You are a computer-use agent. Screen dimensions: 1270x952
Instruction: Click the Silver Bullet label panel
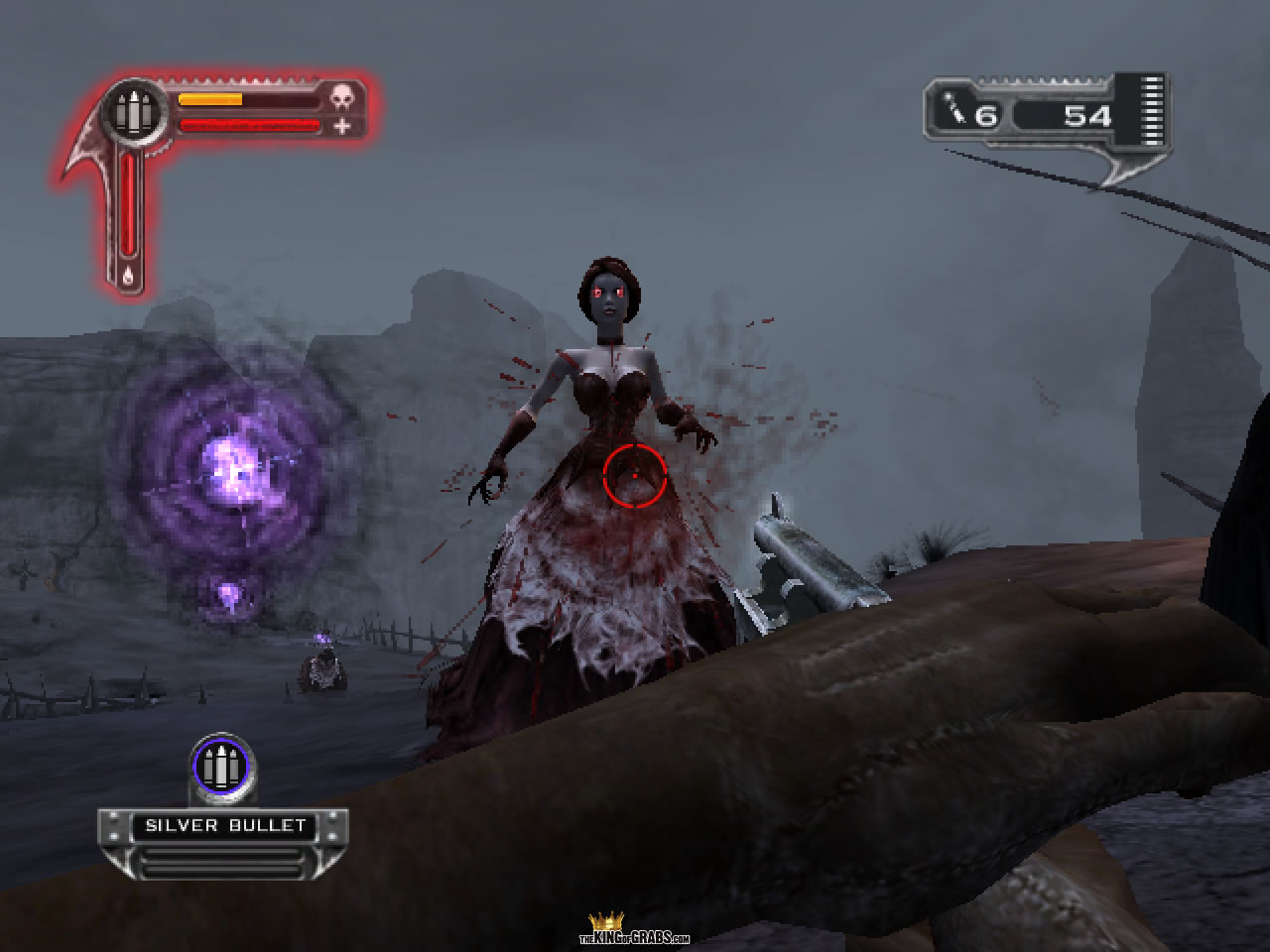tap(224, 826)
